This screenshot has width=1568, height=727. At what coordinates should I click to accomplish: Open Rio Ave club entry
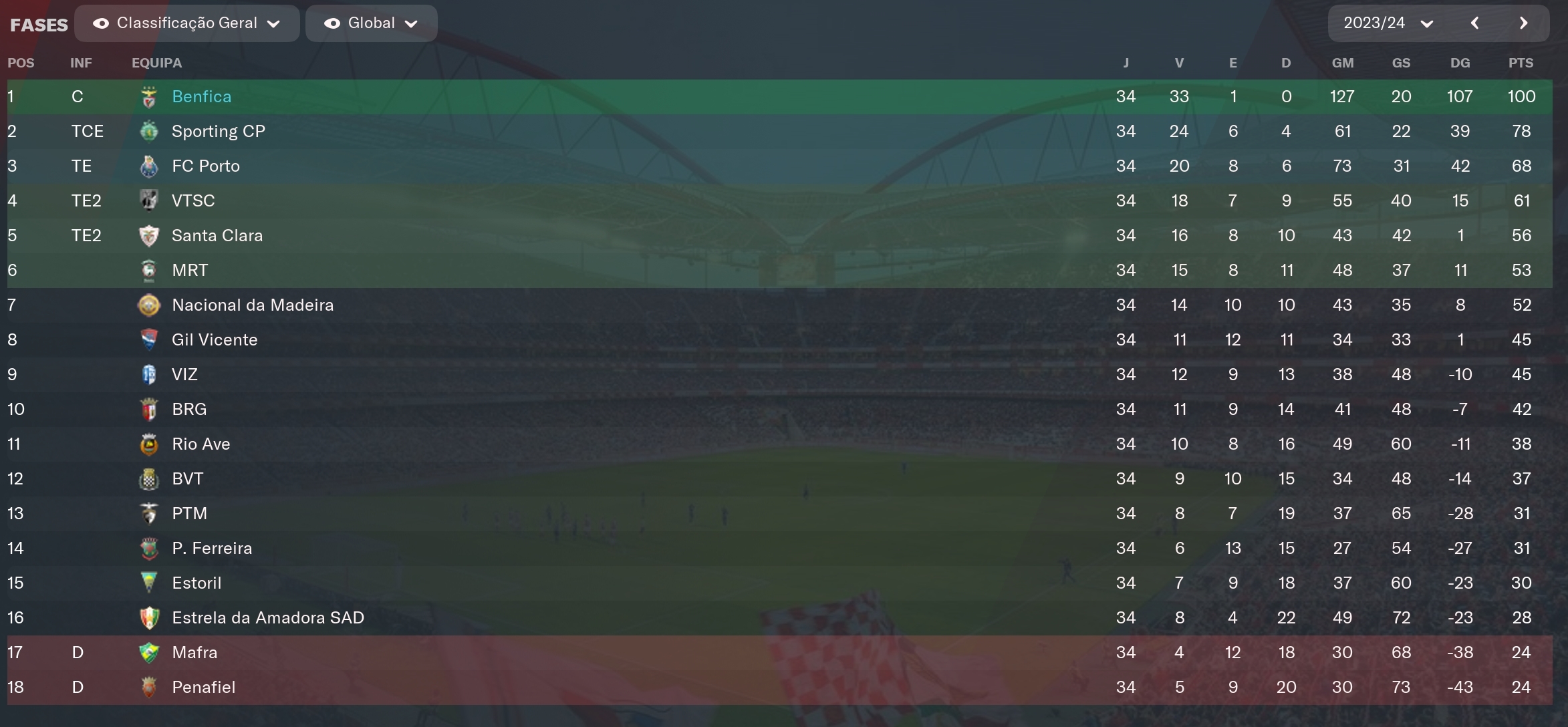coord(201,444)
